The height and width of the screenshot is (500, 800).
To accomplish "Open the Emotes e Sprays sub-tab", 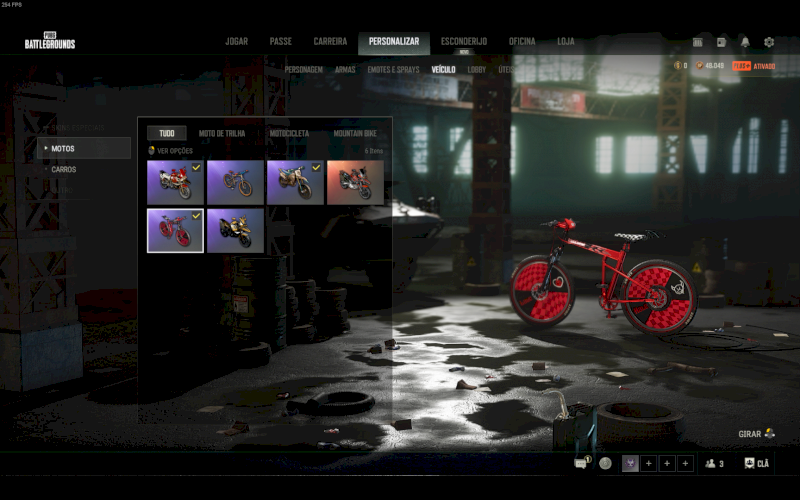I will point(393,70).
